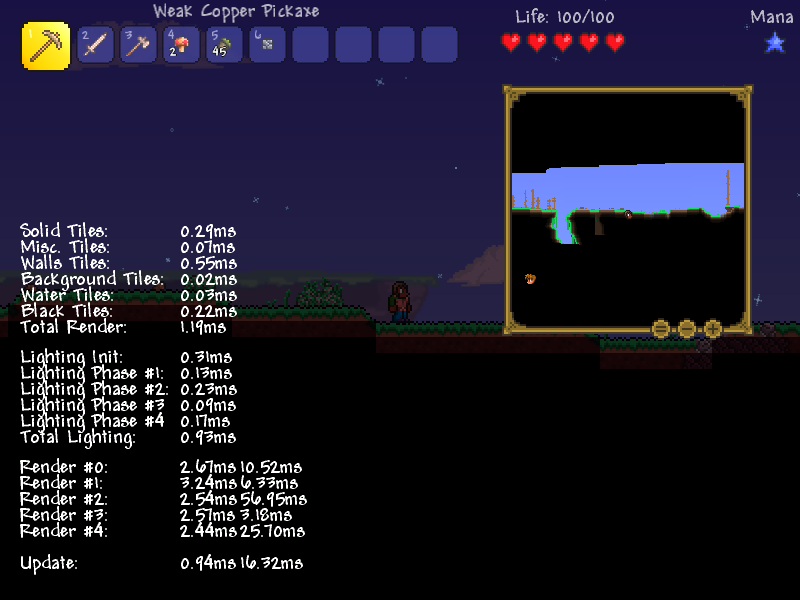Pick the grey block in hotbar slot 6
800x600 pixels.
click(267, 45)
